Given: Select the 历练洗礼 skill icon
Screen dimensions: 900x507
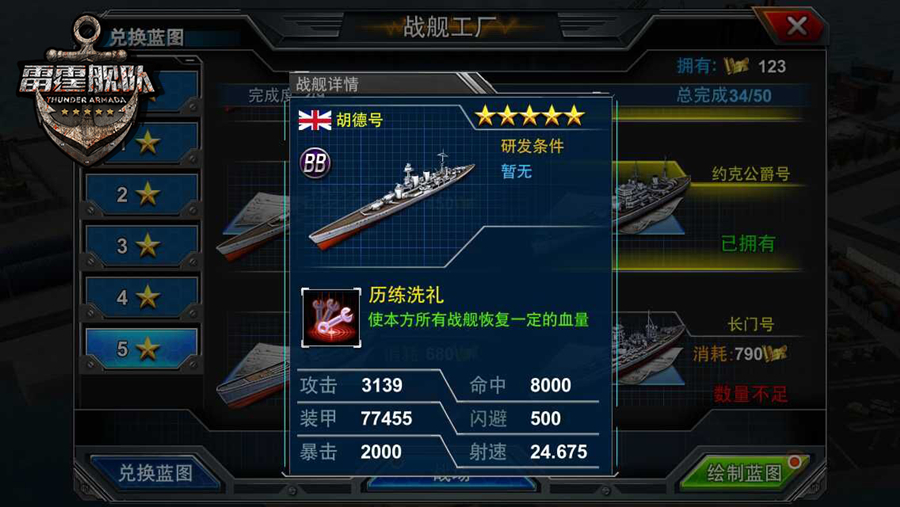Looking at the screenshot, I should (331, 317).
